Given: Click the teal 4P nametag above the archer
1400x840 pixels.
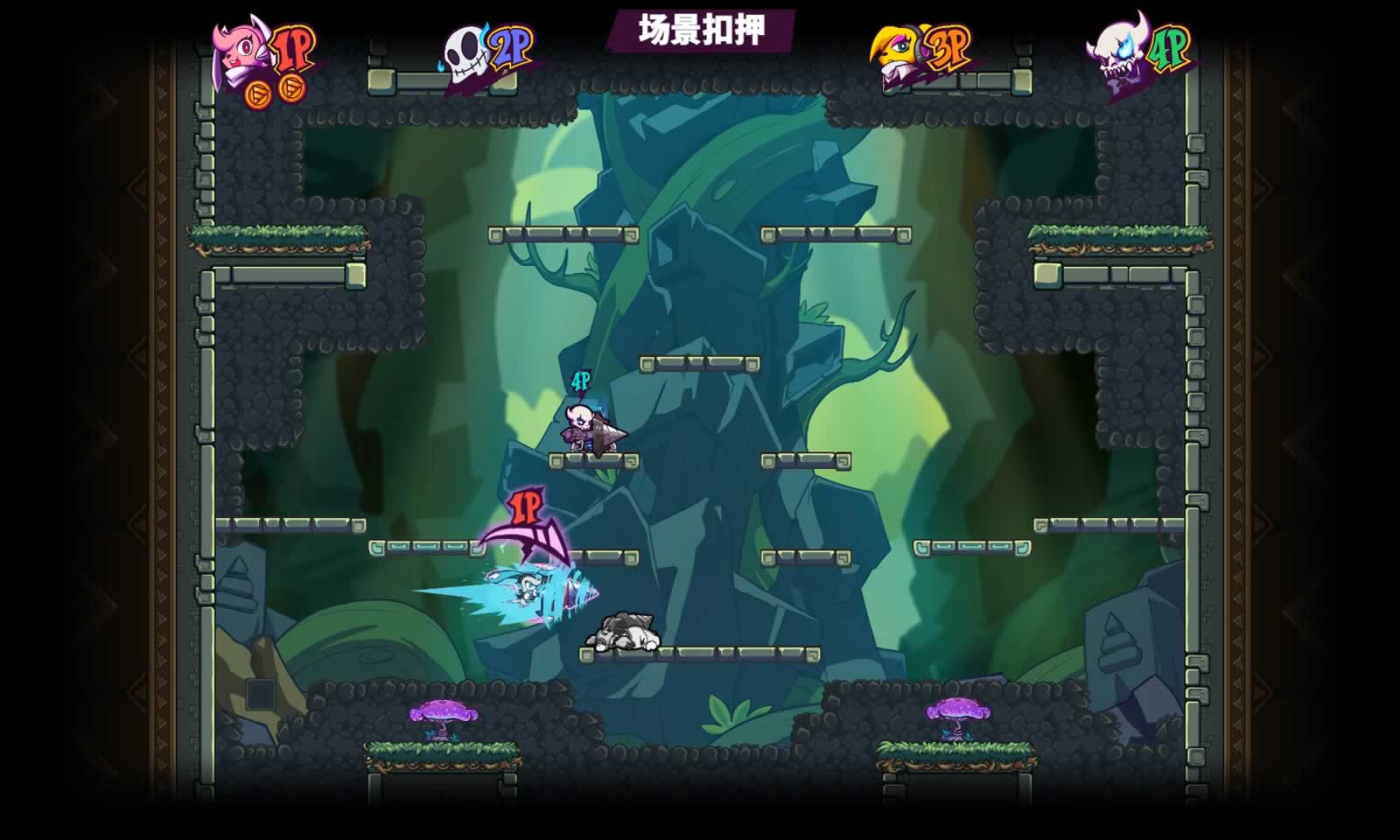Looking at the screenshot, I should [x=580, y=380].
